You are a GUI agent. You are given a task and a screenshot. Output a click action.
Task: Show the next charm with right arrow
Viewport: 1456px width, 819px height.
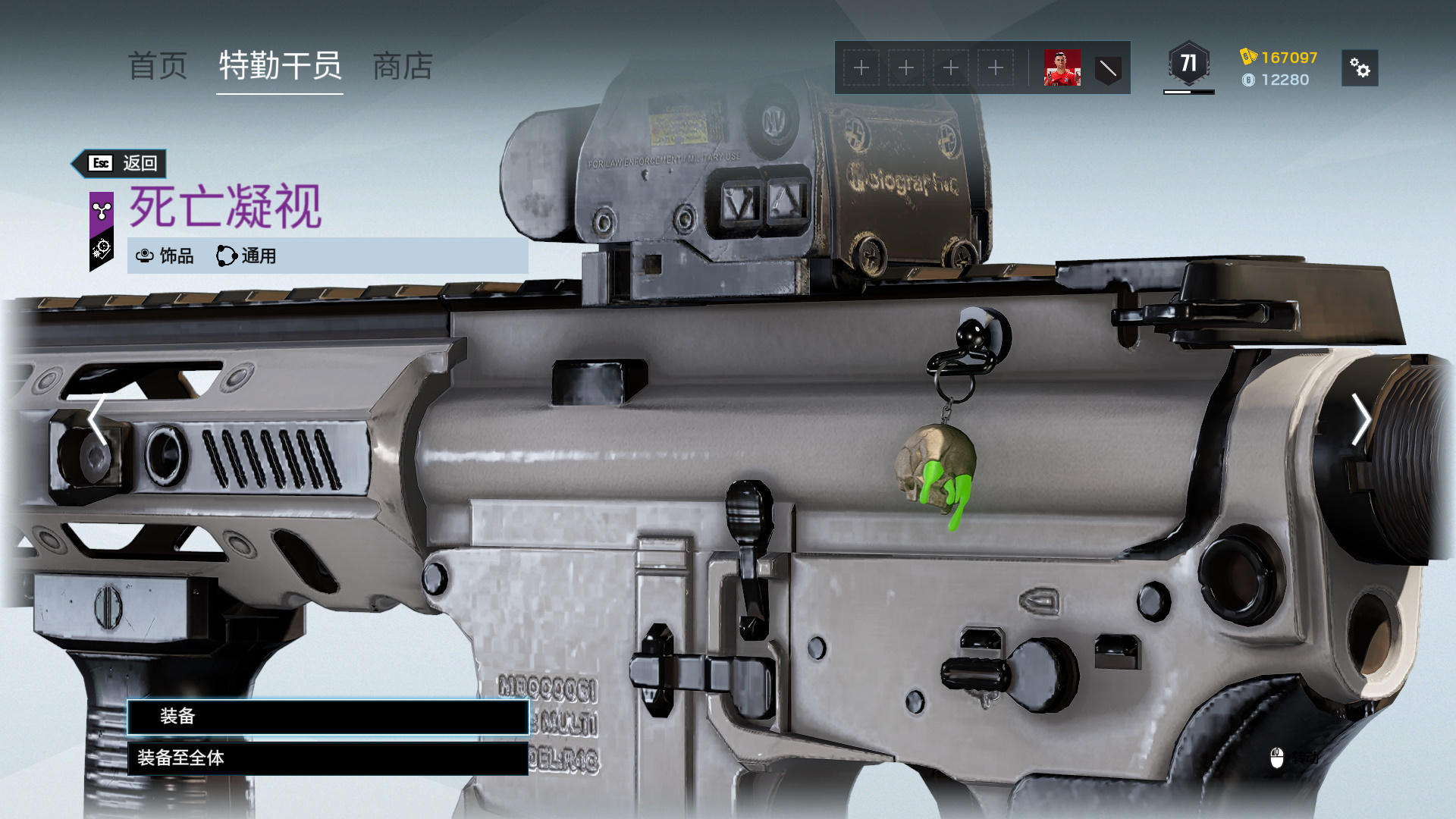click(1360, 419)
